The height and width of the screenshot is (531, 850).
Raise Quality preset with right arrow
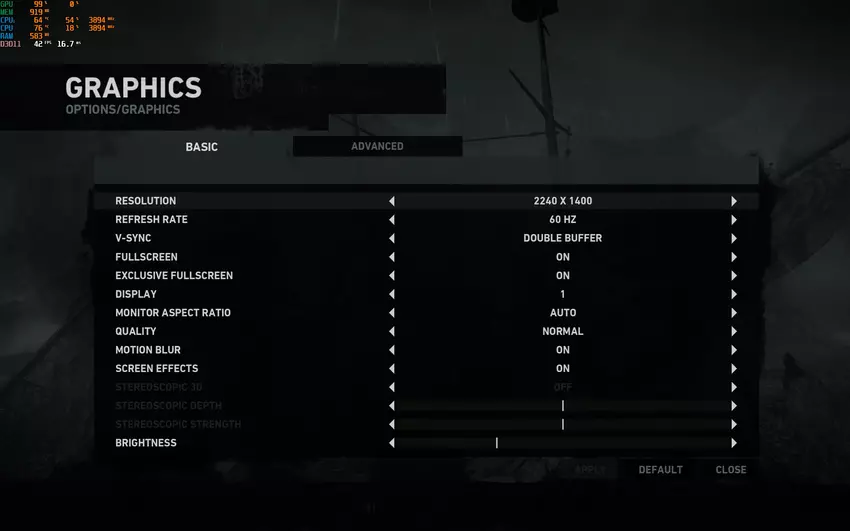pyautogui.click(x=734, y=332)
